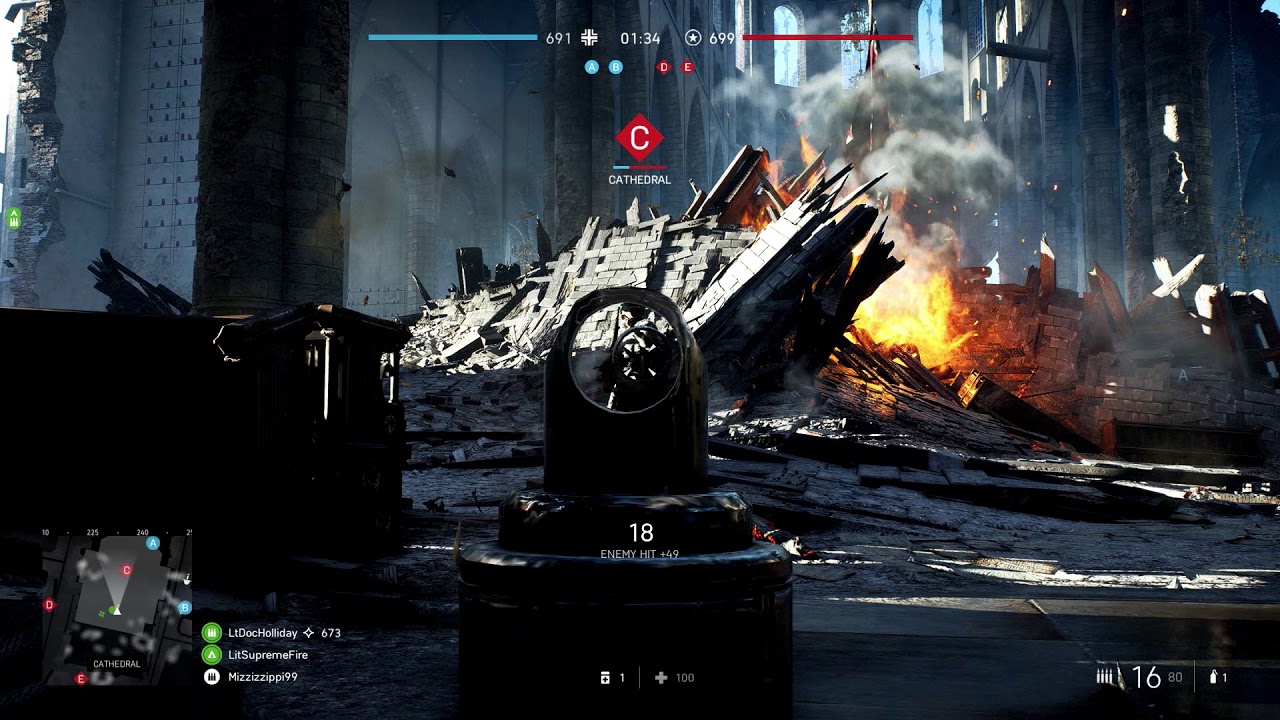Select objective B flag in top score bar
The image size is (1280, 720).
pos(616,67)
